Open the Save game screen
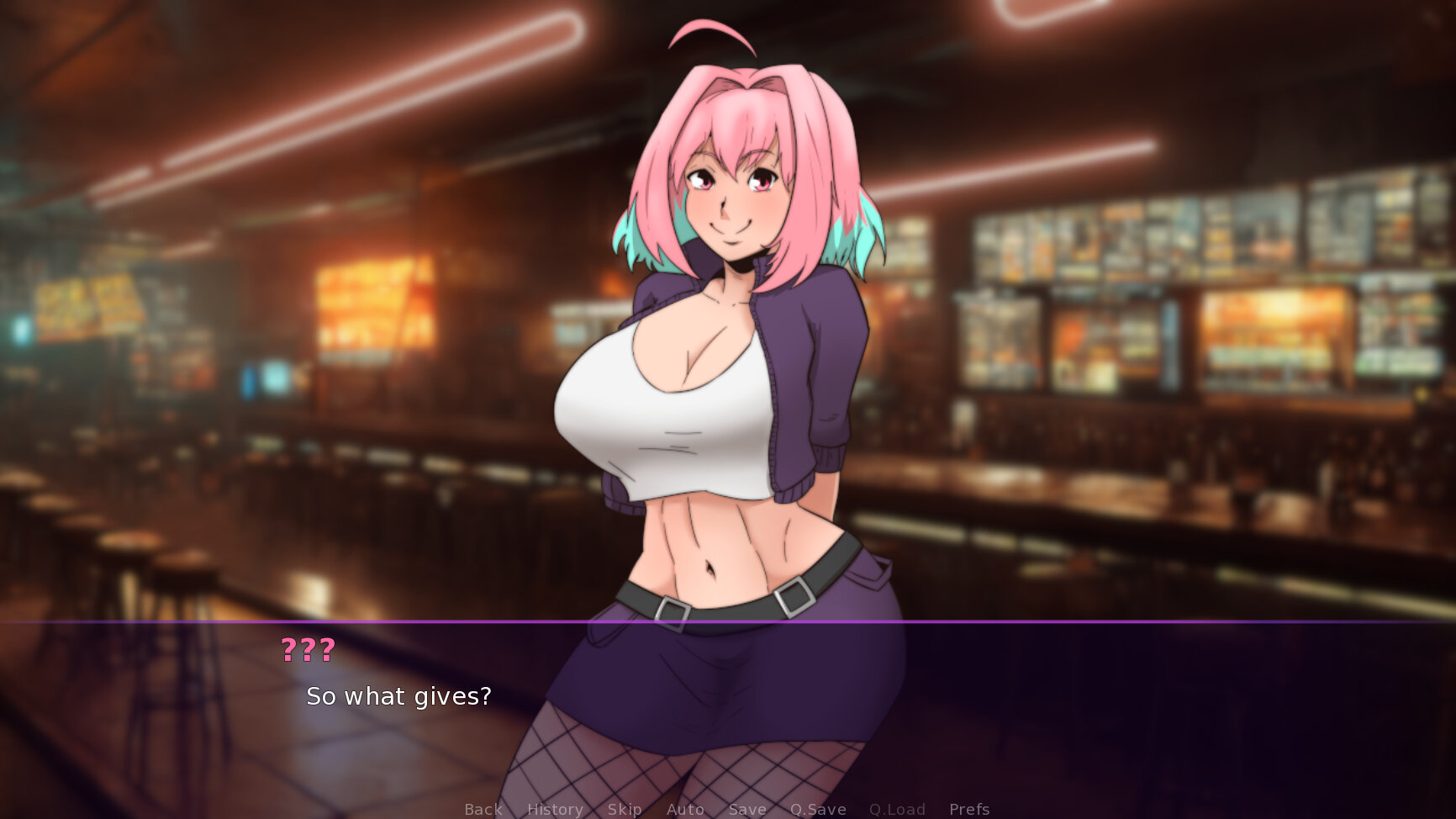1456x819 pixels. (746, 809)
